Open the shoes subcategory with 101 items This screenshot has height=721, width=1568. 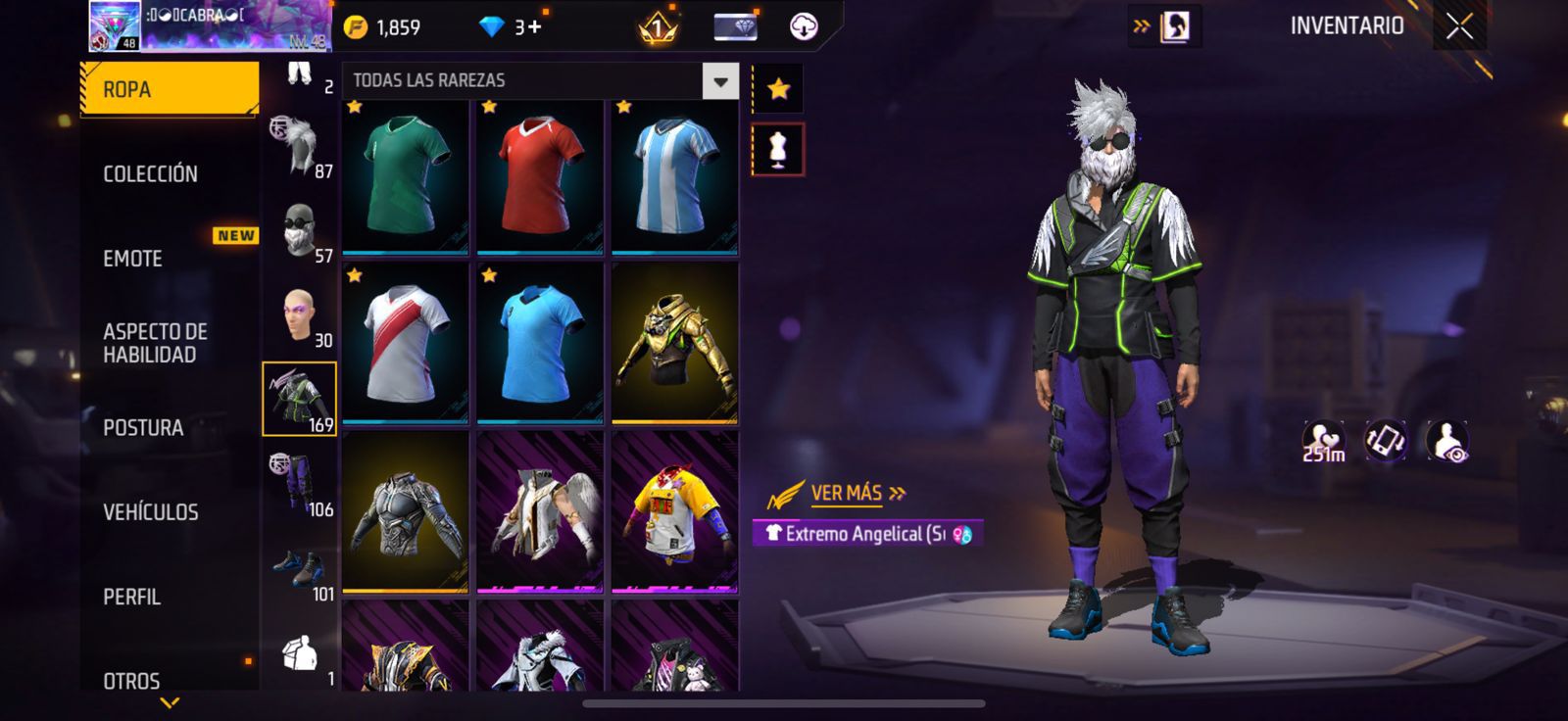coord(300,569)
